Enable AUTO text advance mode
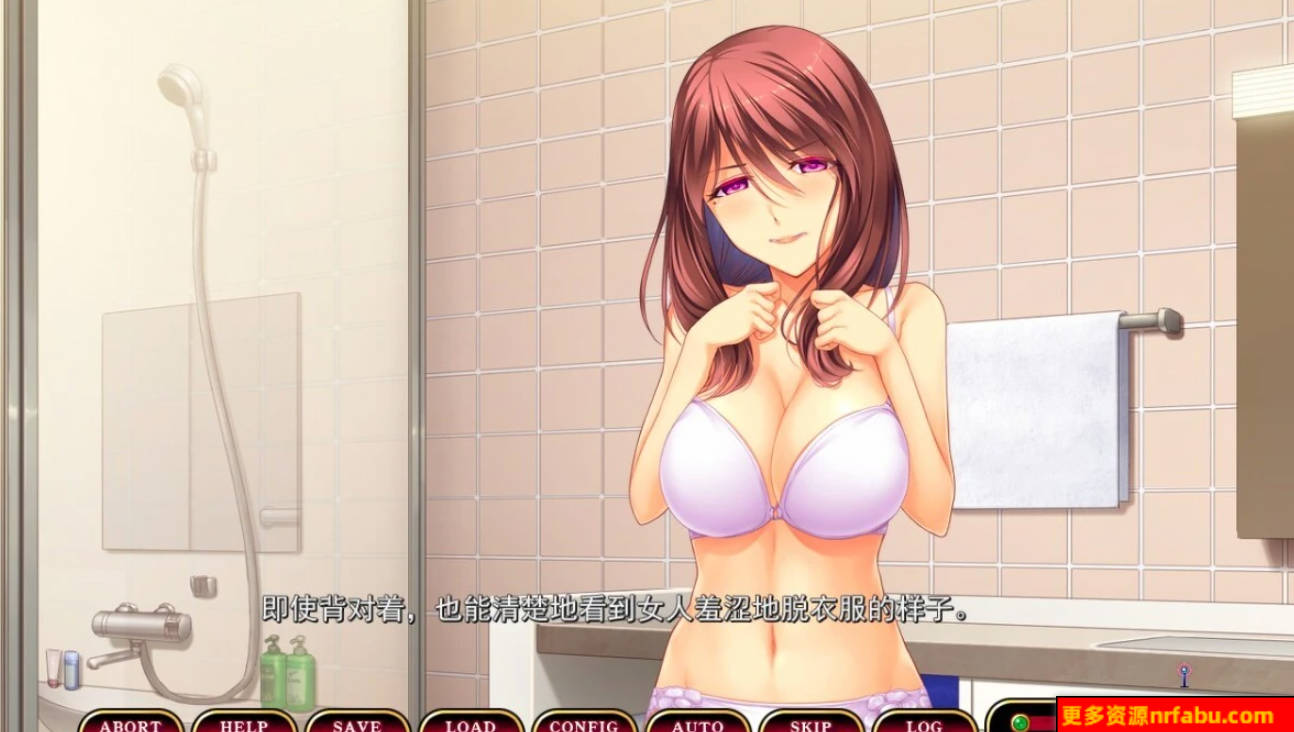Viewport: 1294px width, 732px height. pos(698,724)
